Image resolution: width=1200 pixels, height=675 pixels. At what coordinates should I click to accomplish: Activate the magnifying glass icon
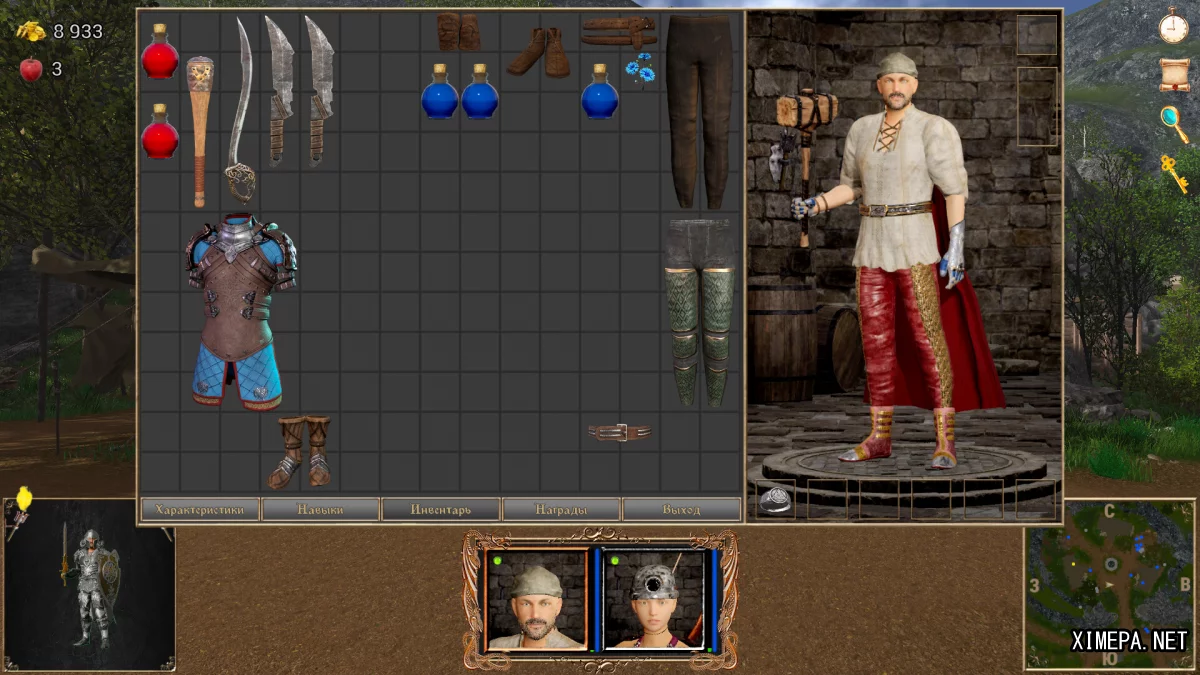[1174, 123]
